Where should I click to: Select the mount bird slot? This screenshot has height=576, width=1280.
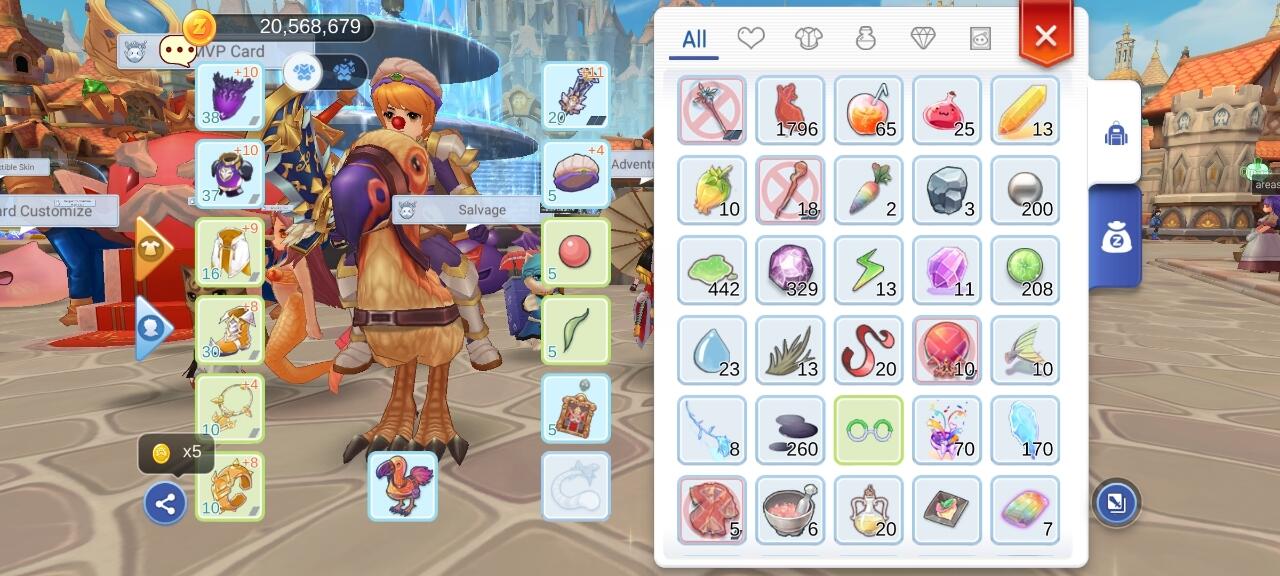[x=402, y=486]
